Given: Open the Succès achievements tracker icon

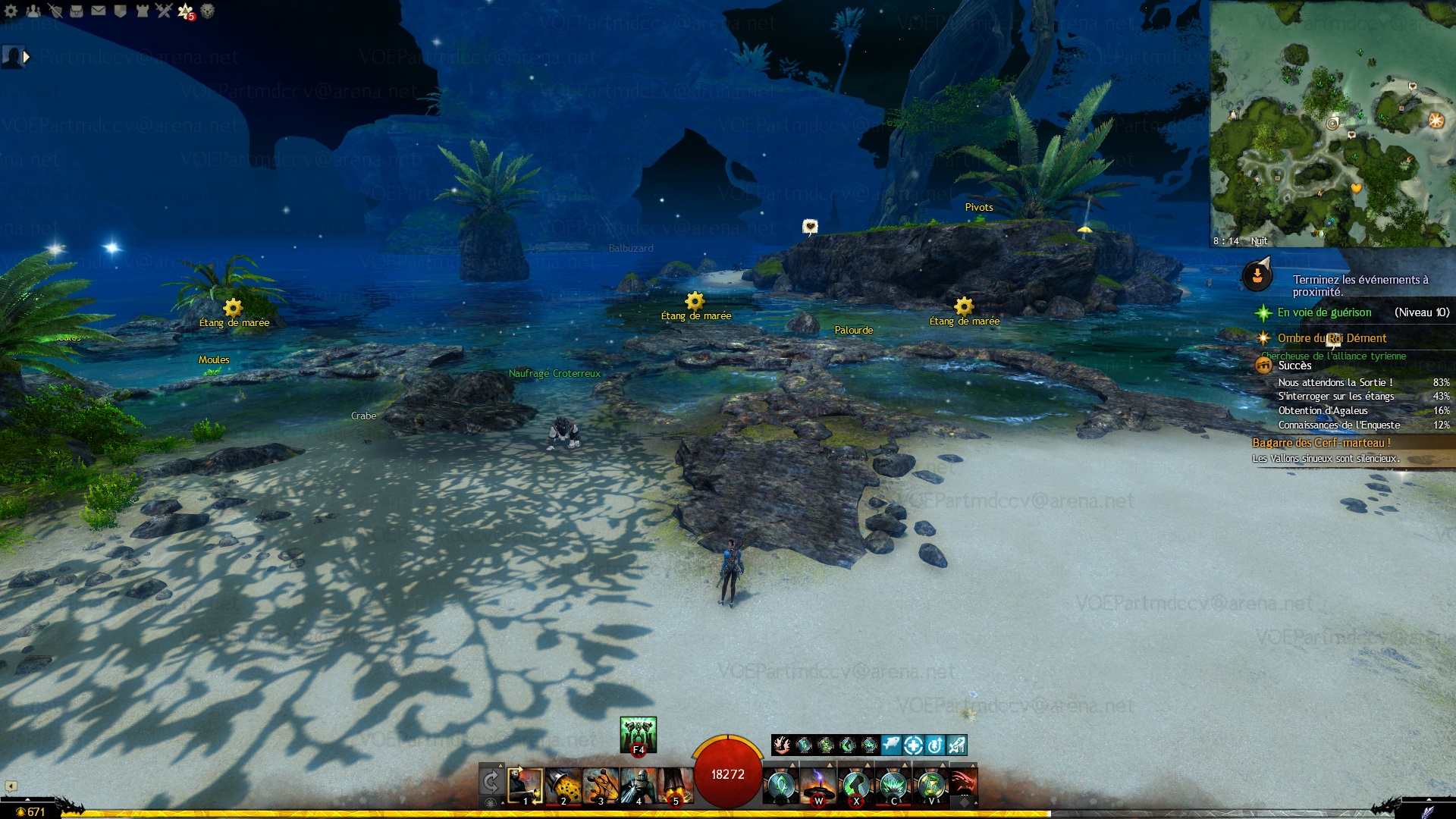Looking at the screenshot, I should (1264, 366).
